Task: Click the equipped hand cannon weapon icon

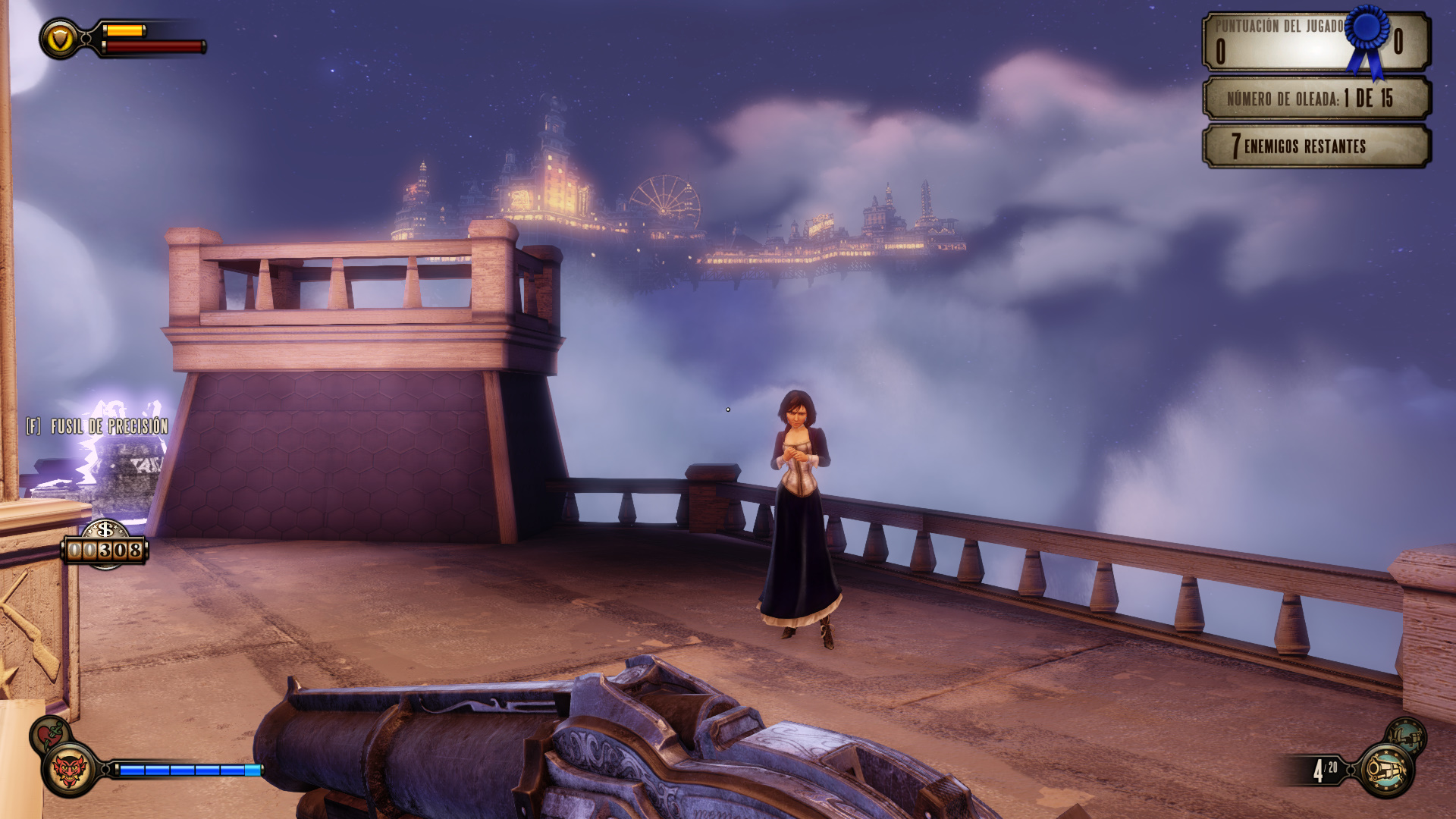Action: (x=1385, y=770)
